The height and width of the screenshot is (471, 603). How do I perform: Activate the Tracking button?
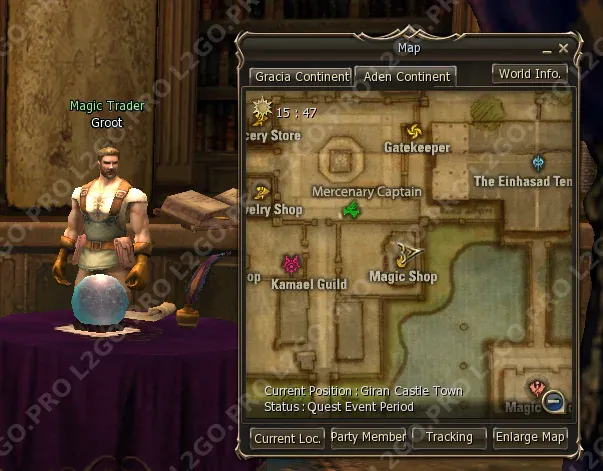point(449,437)
